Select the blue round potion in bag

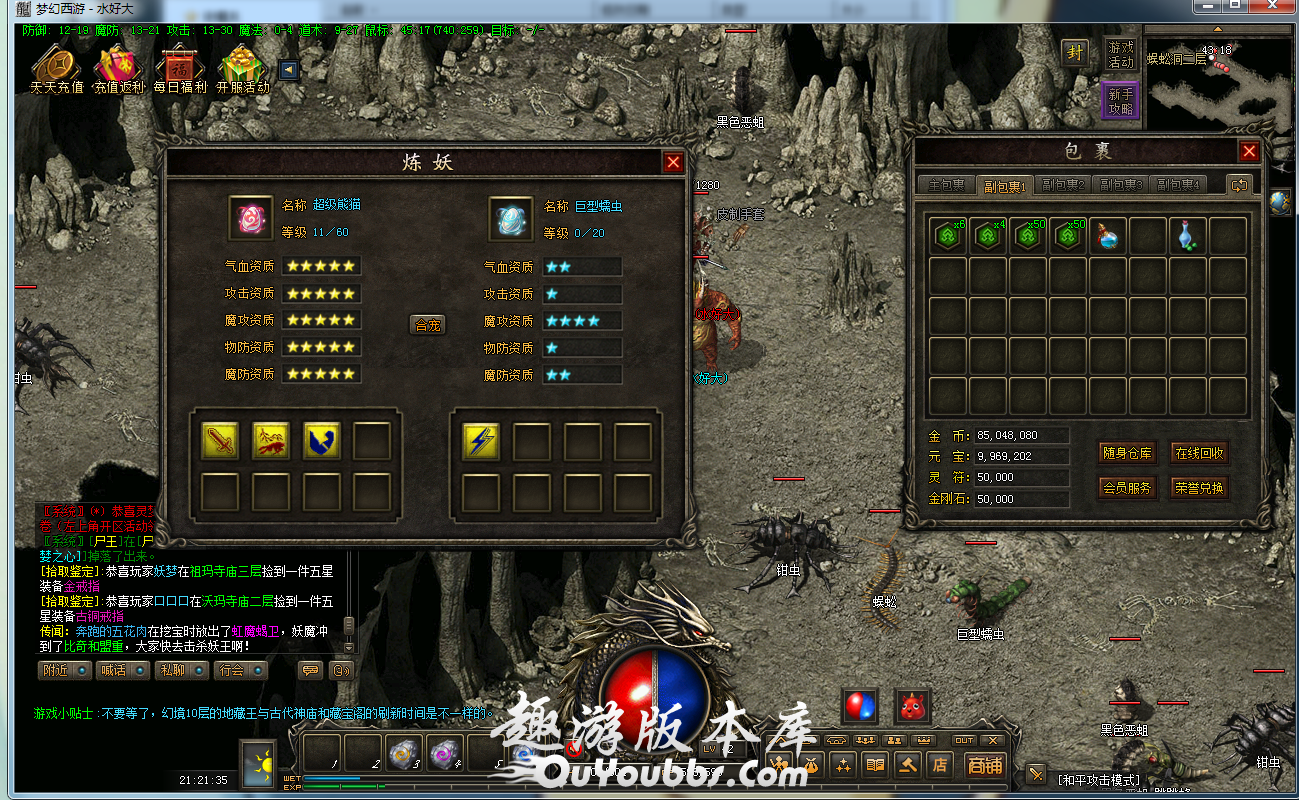click(x=1108, y=236)
